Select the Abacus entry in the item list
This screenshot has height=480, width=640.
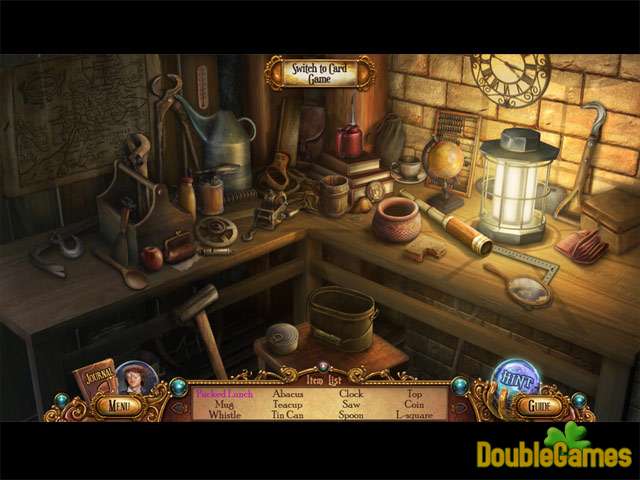287,394
